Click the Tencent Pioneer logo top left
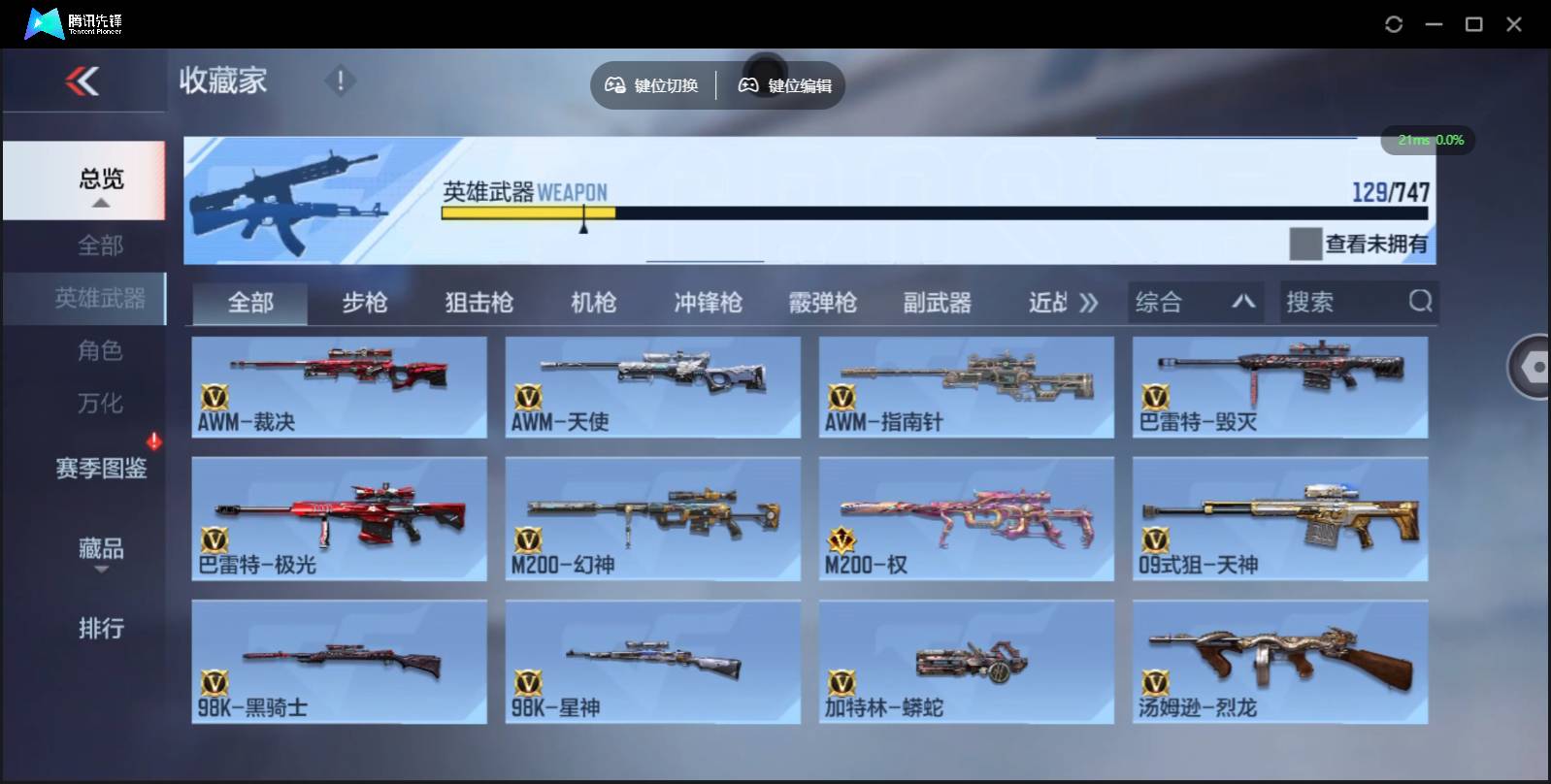The image size is (1551, 784). tap(44, 23)
